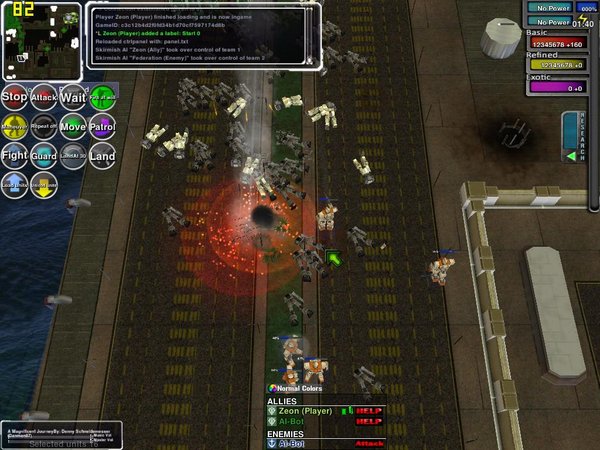Viewport: 600px width, 450px height.
Task: Click on the minimap
Action: pos(40,40)
